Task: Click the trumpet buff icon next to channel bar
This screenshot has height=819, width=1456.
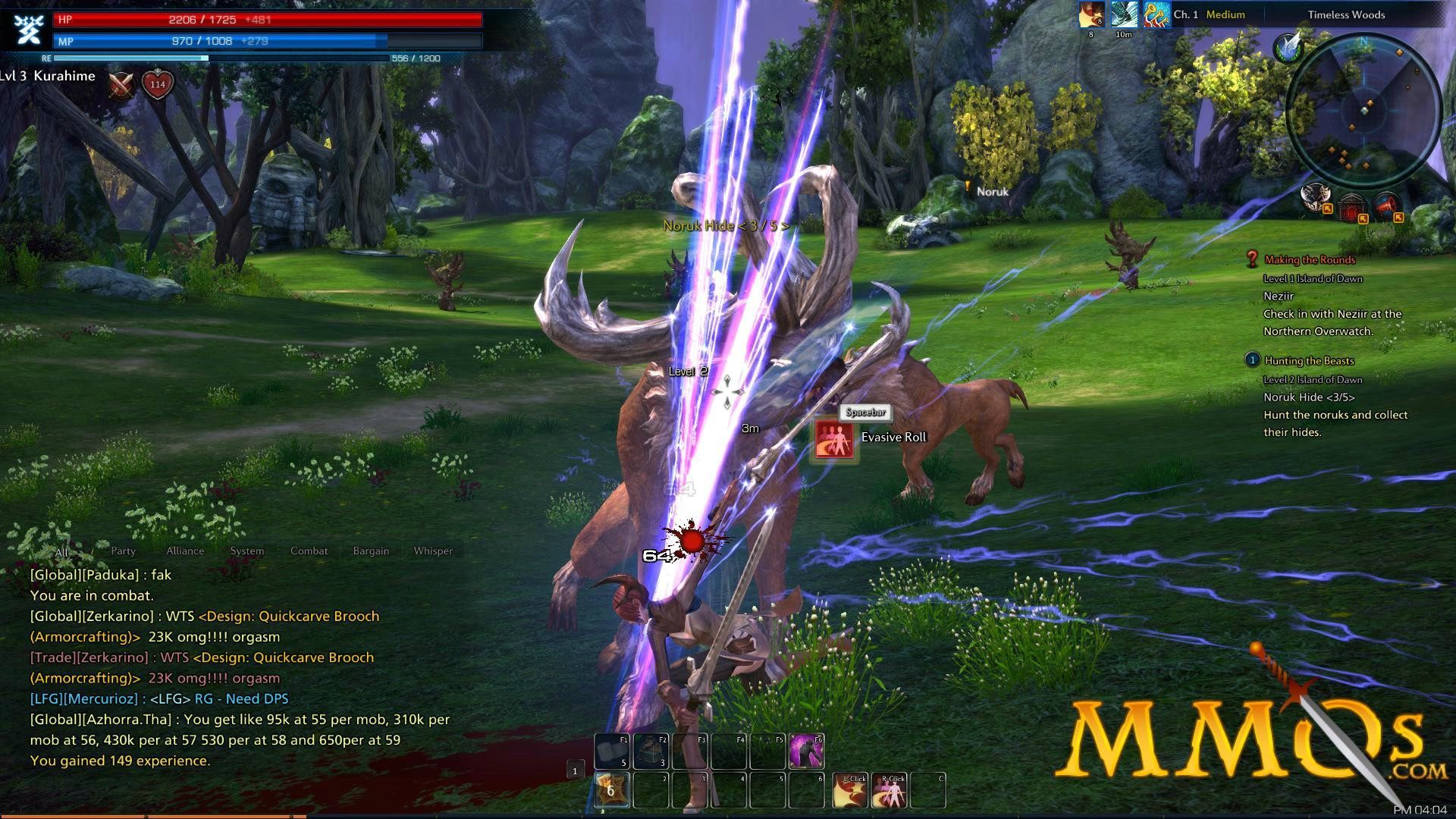Action: 1157,14
